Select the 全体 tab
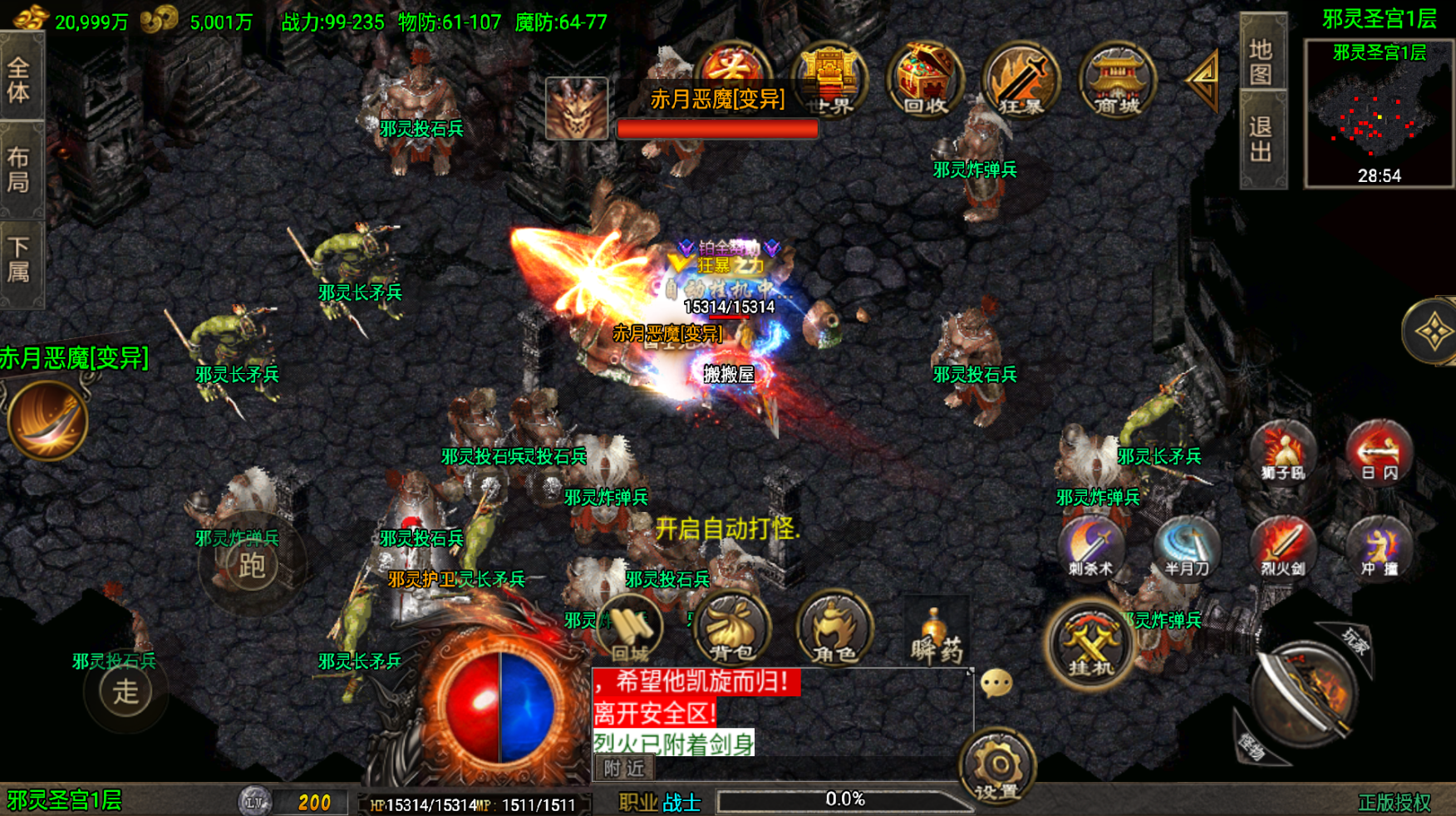Screen dimensions: 1456x816 (19, 79)
